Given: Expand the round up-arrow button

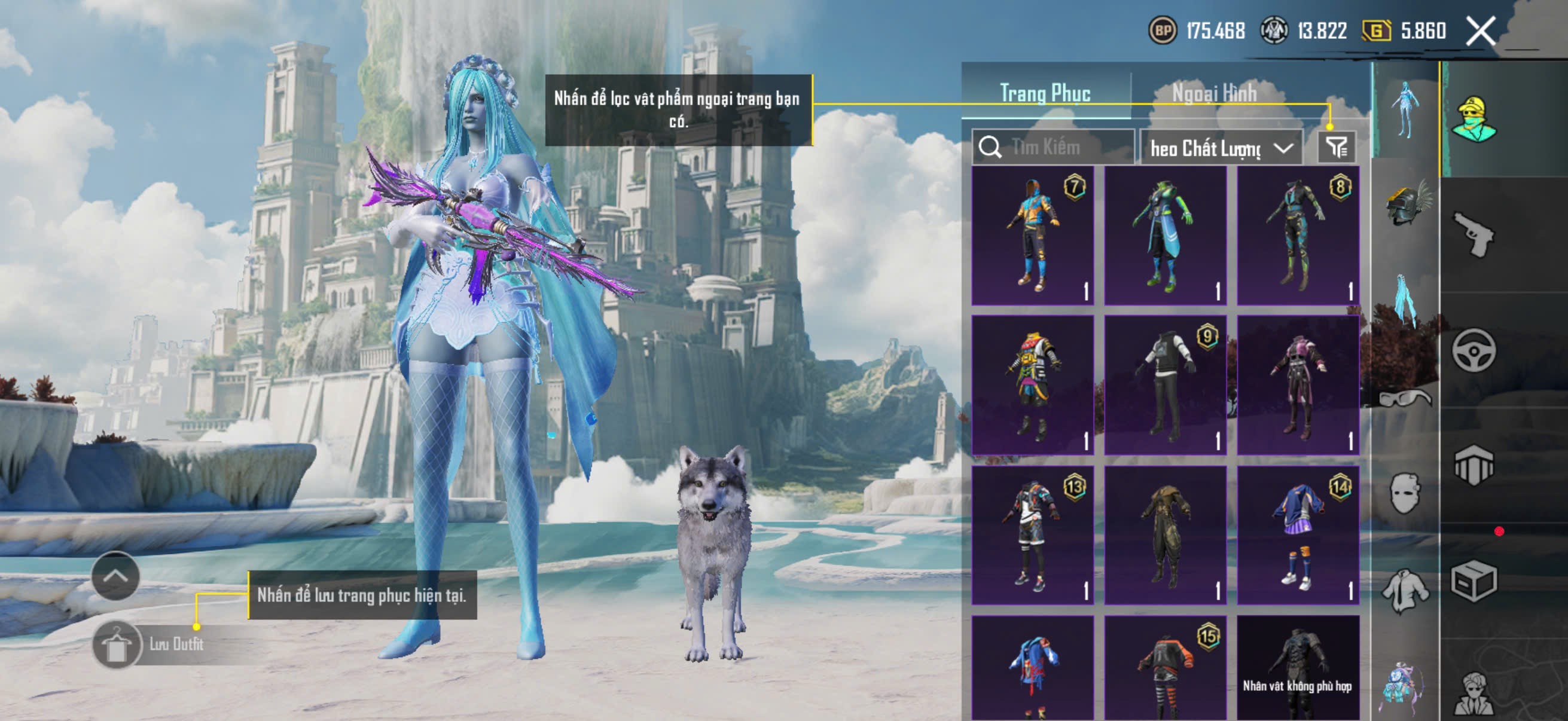Looking at the screenshot, I should [115, 576].
